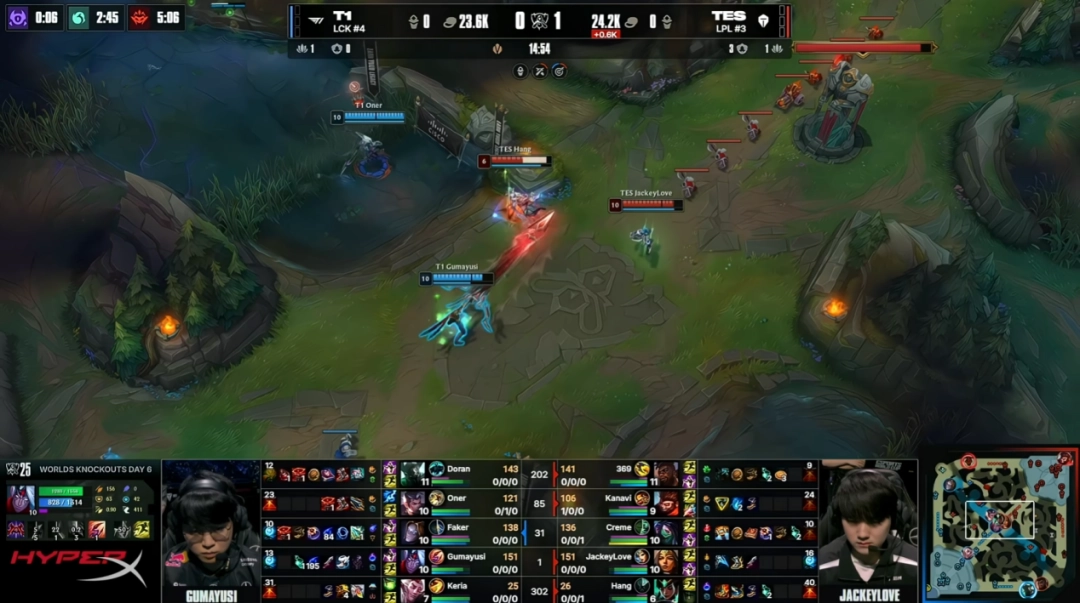
Task: Select Doran's row on the scoreboard
Action: click(x=470, y=470)
